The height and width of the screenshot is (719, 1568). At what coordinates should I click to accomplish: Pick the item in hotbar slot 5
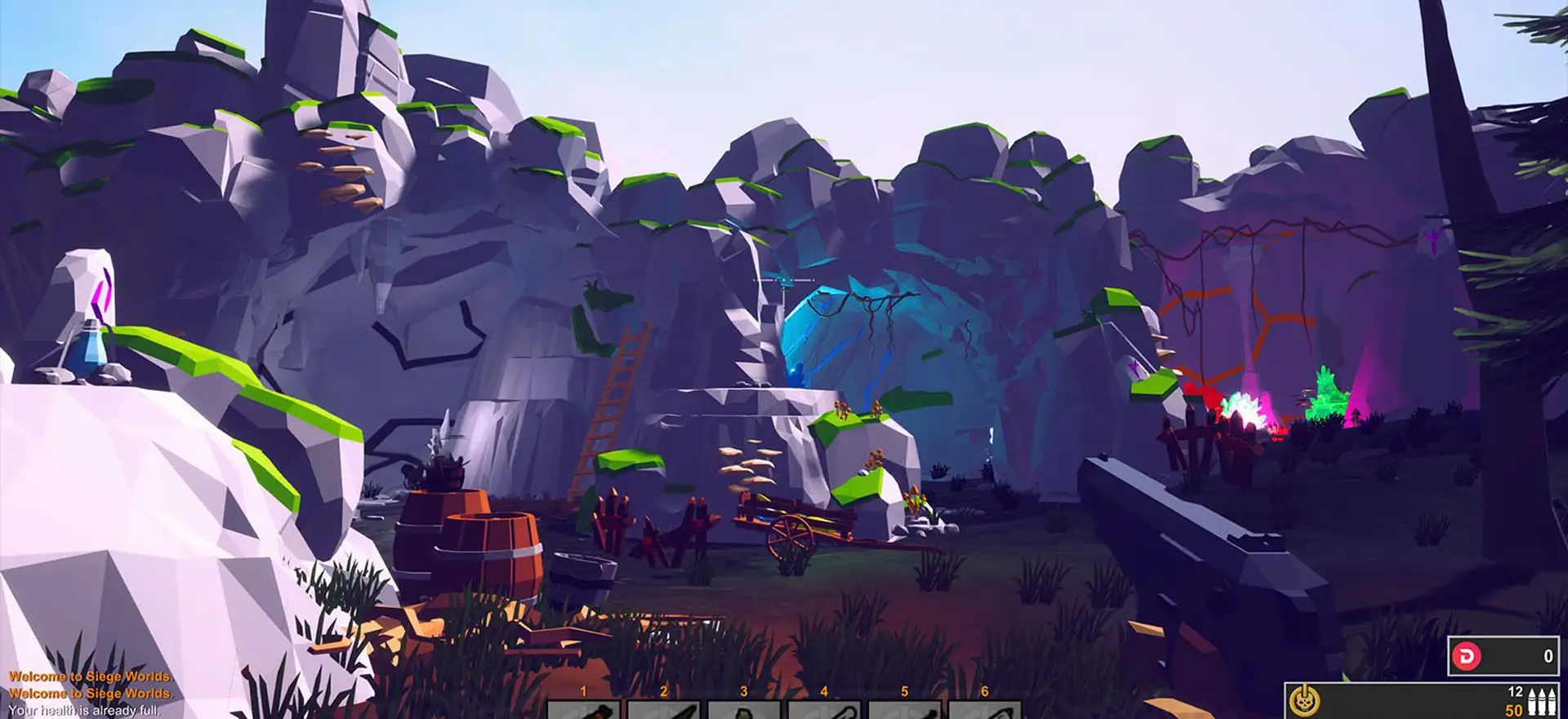[x=904, y=709]
